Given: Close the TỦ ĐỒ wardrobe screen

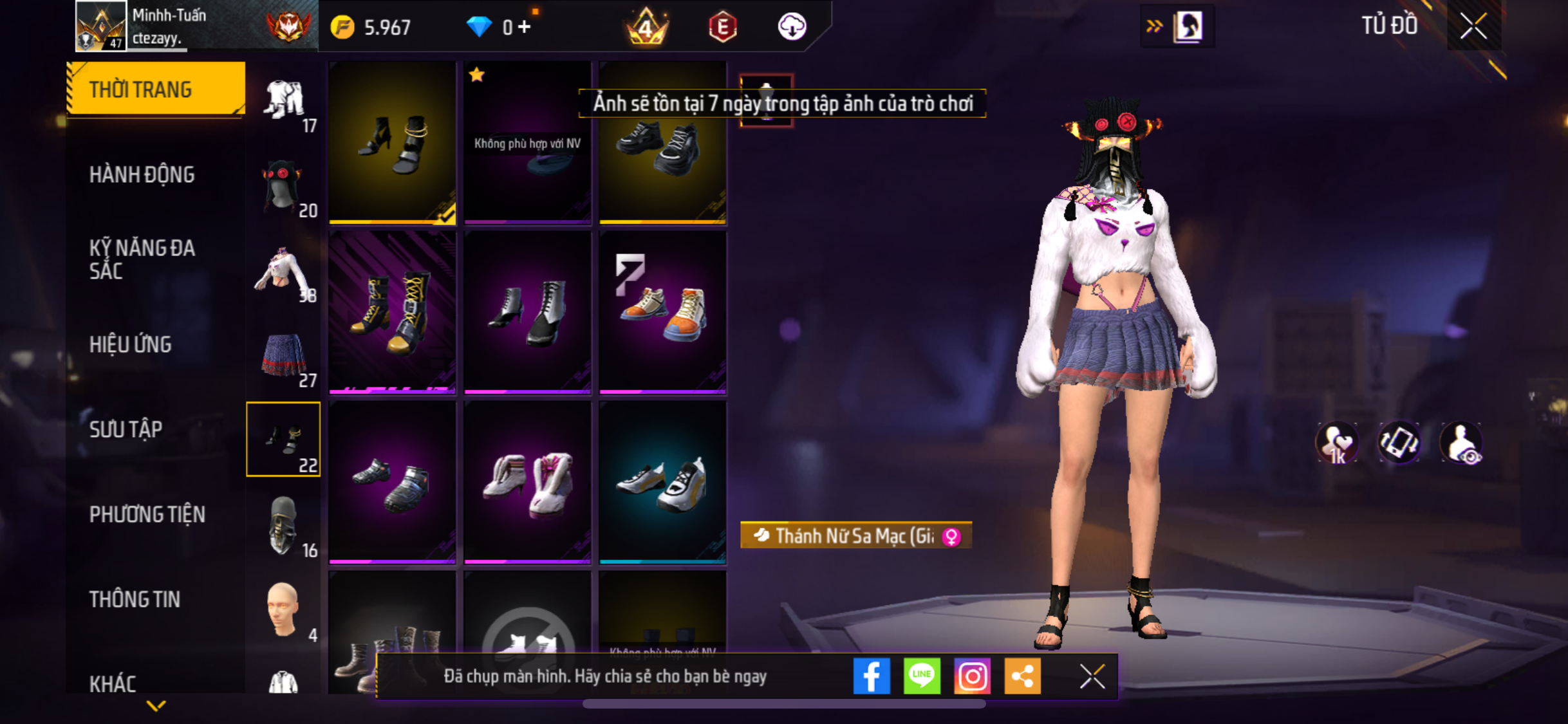Looking at the screenshot, I should (1473, 26).
